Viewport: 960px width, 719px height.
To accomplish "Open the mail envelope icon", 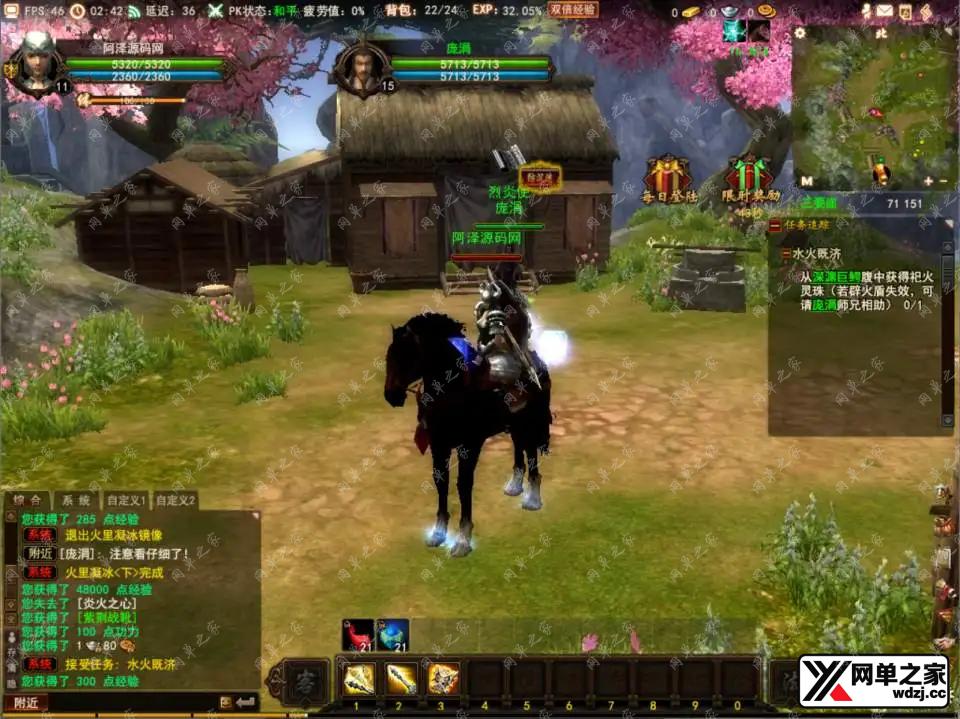I will point(885,11).
